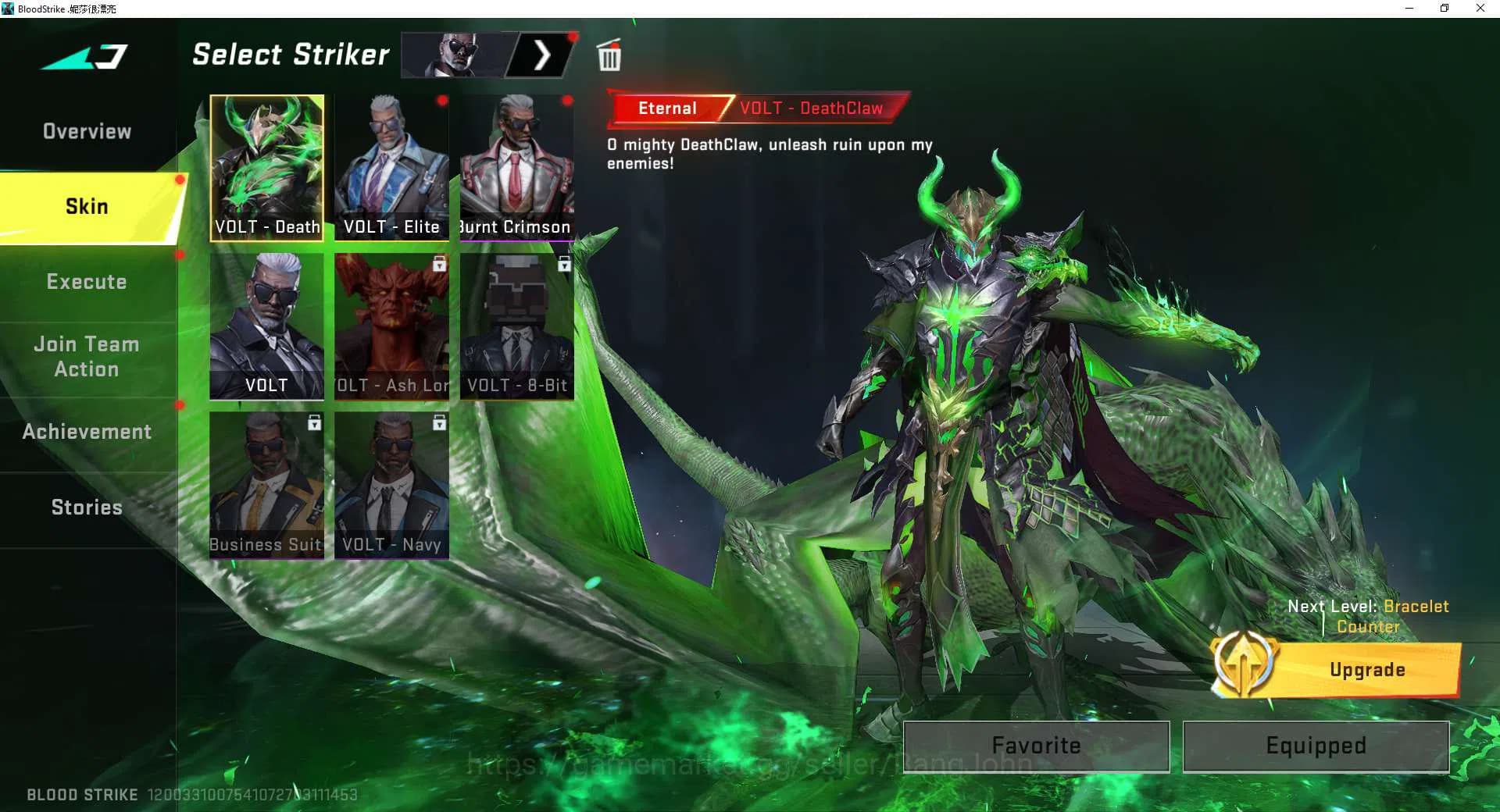Screen dimensions: 1500x812
Task: Open the Stories tab
Action: [86, 507]
